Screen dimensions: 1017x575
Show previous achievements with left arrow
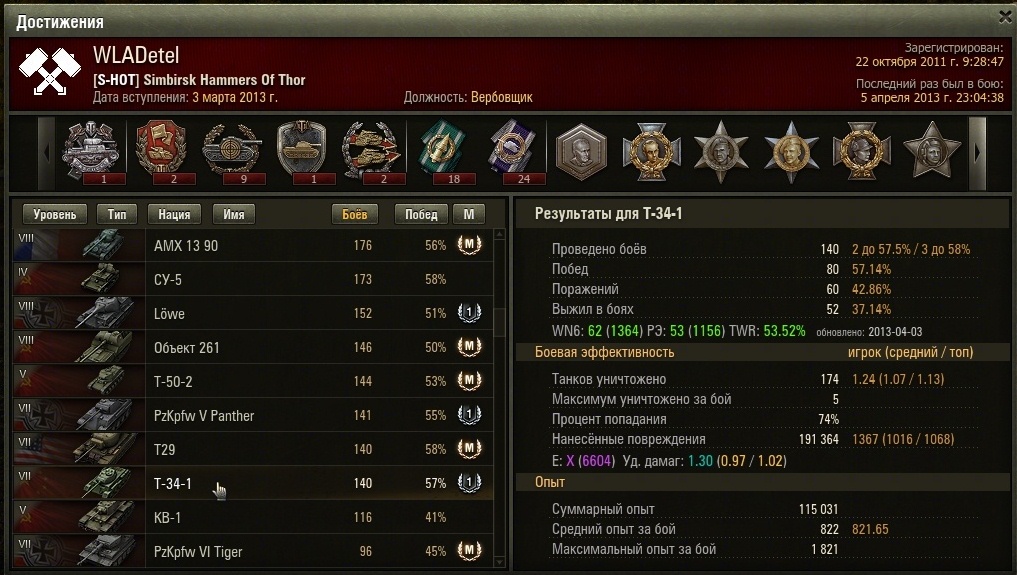point(46,152)
